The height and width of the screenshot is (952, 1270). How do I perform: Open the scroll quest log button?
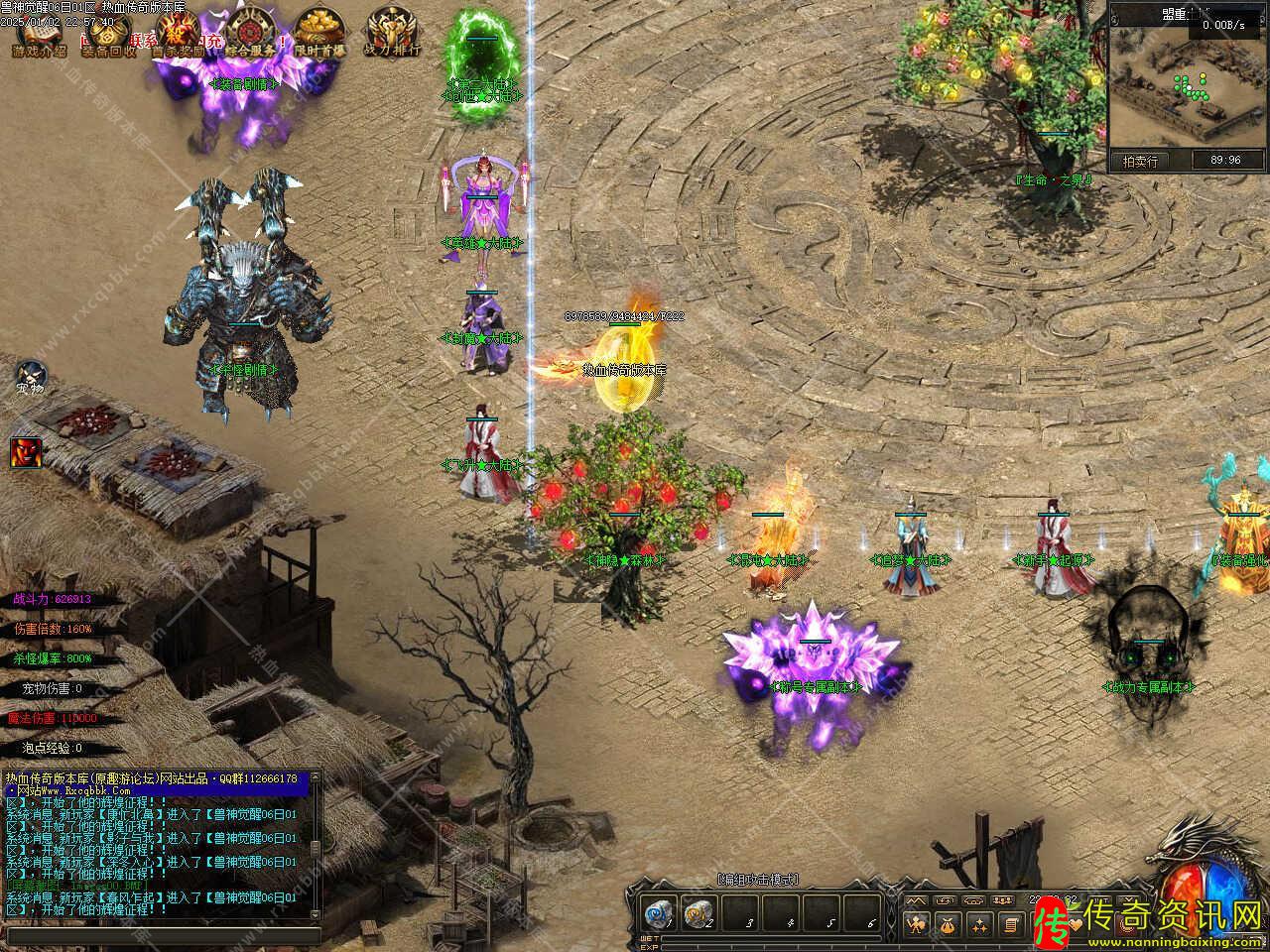1010,925
